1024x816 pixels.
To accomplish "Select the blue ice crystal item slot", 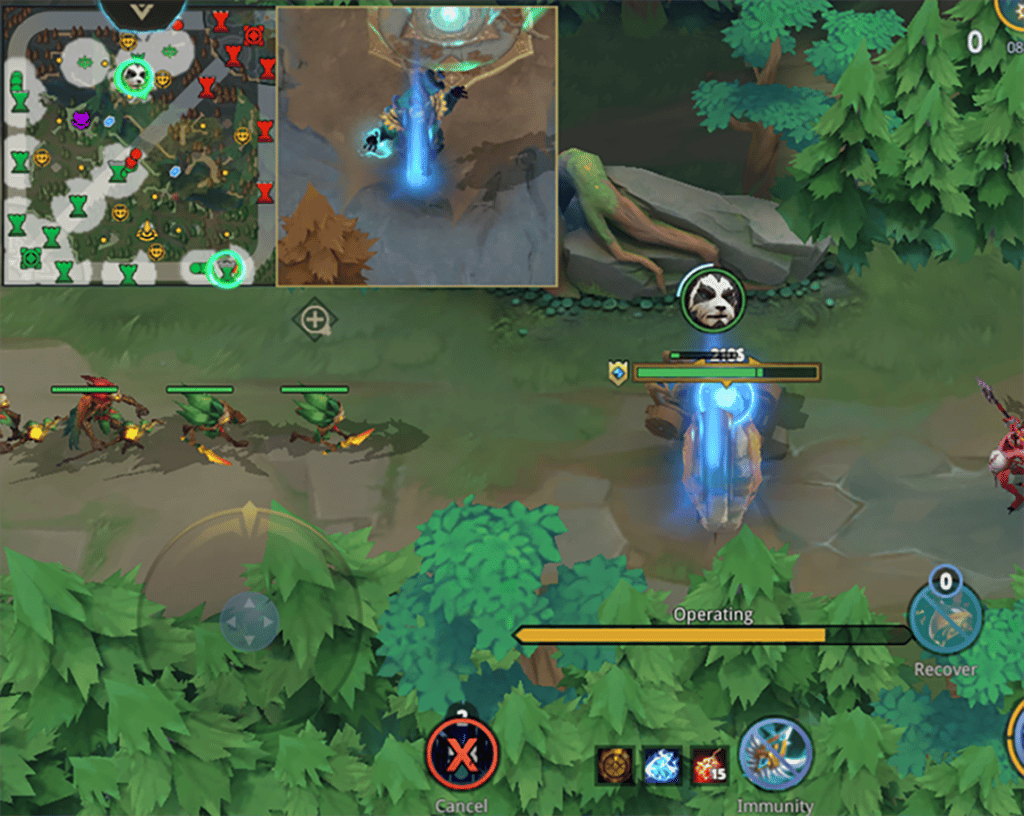I will click(662, 765).
